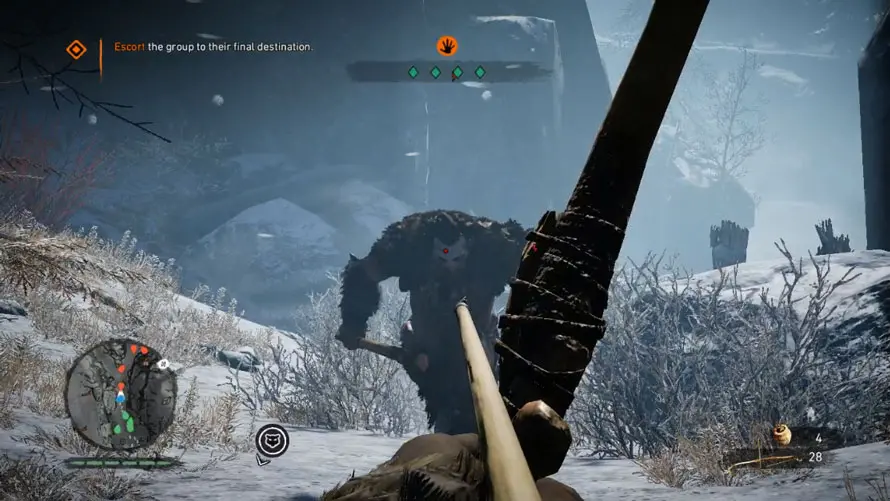890x501 pixels.
Task: Click the orange handprint marker icon
Action: [x=447, y=45]
